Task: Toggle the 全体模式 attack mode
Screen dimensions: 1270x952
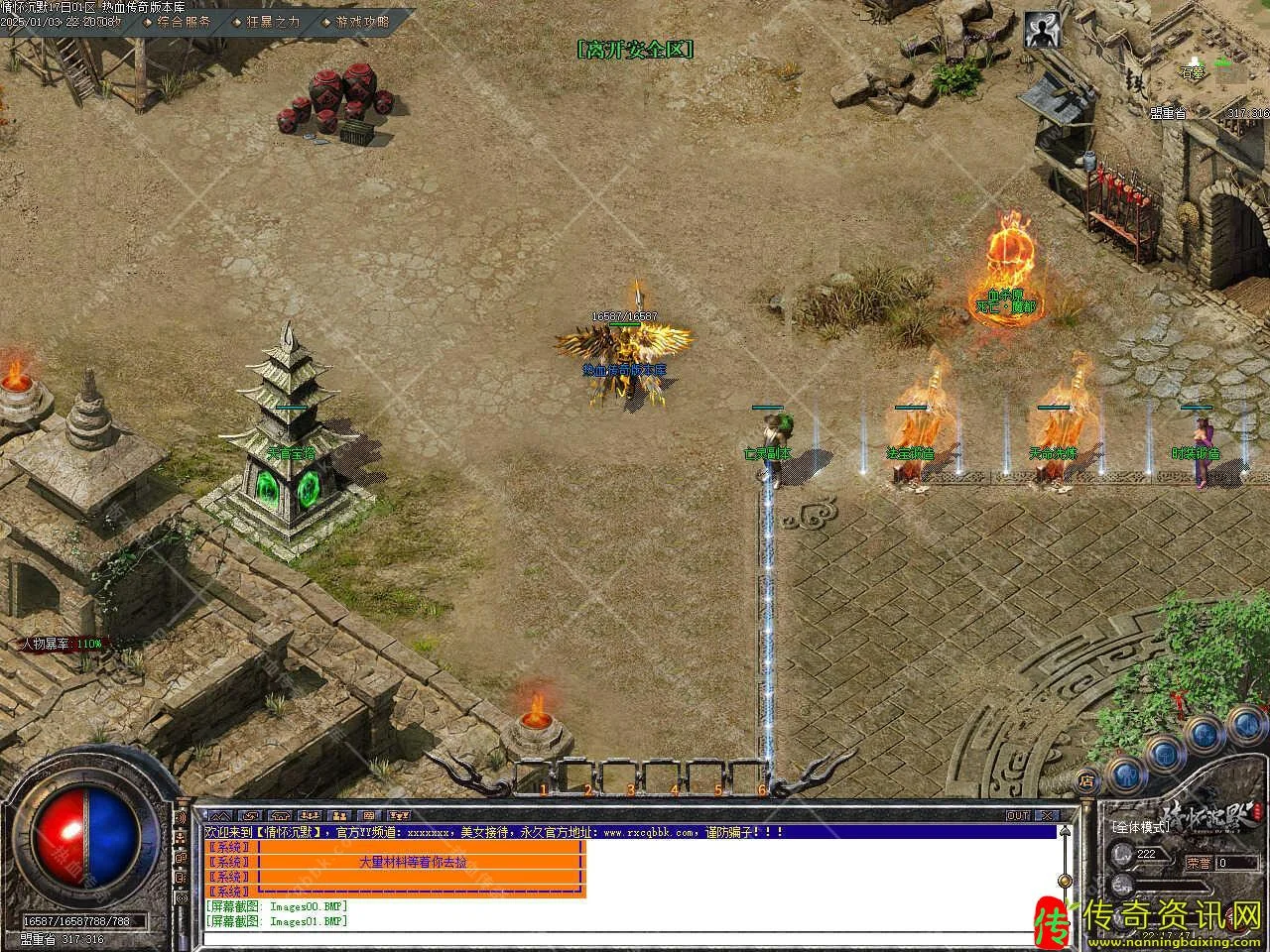Action: [x=1140, y=826]
